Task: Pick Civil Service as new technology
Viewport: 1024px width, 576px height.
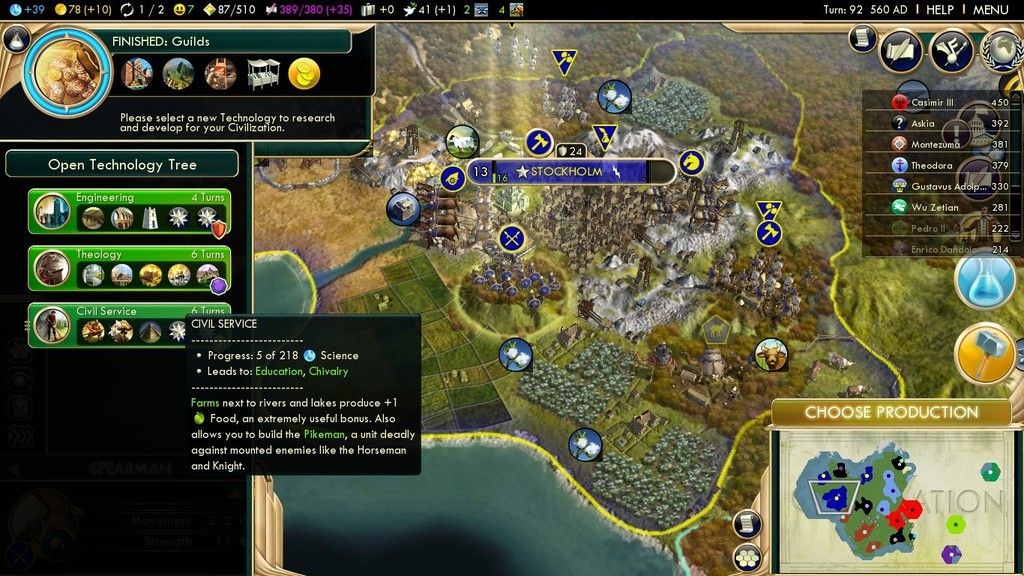Action: tap(129, 325)
